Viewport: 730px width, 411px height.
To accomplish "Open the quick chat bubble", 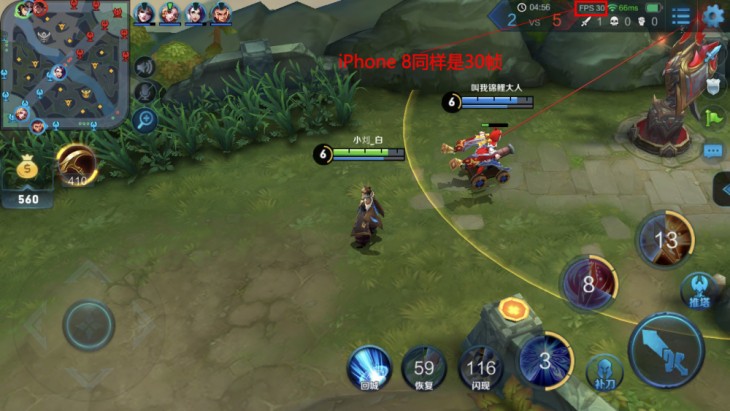I will point(713,151).
